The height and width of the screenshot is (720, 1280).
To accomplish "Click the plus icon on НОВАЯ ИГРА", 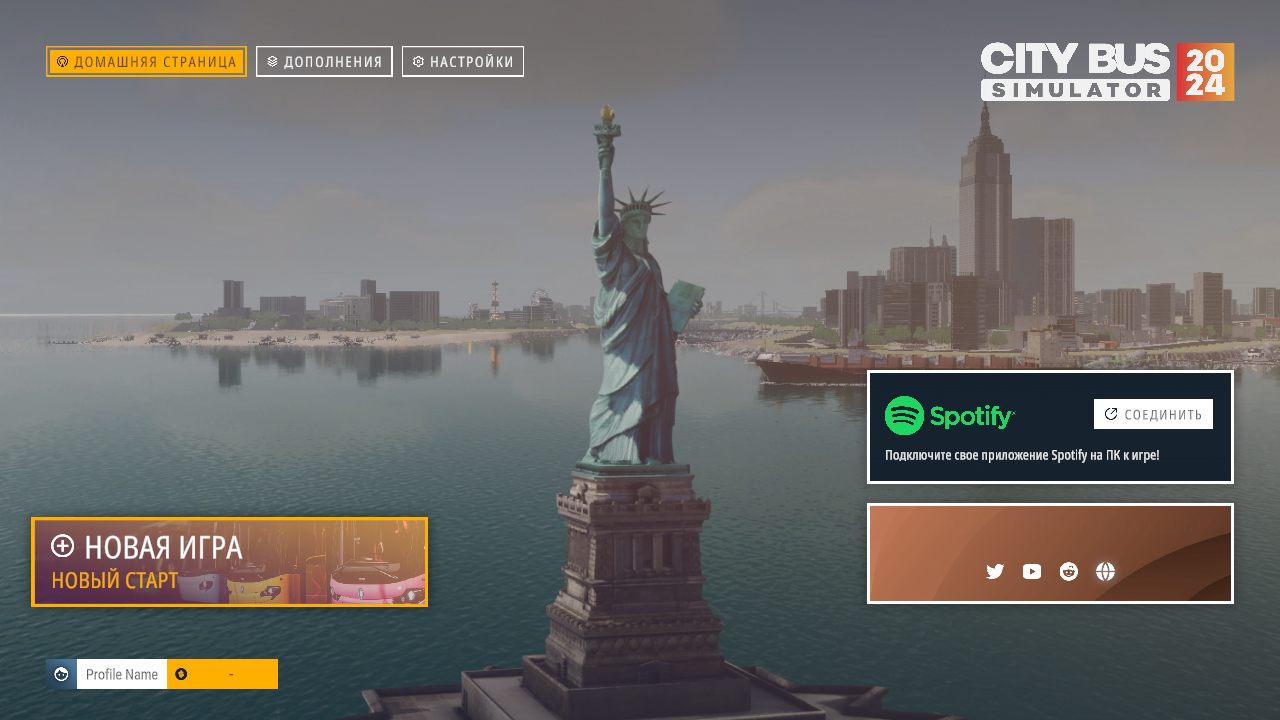I will [x=65, y=547].
